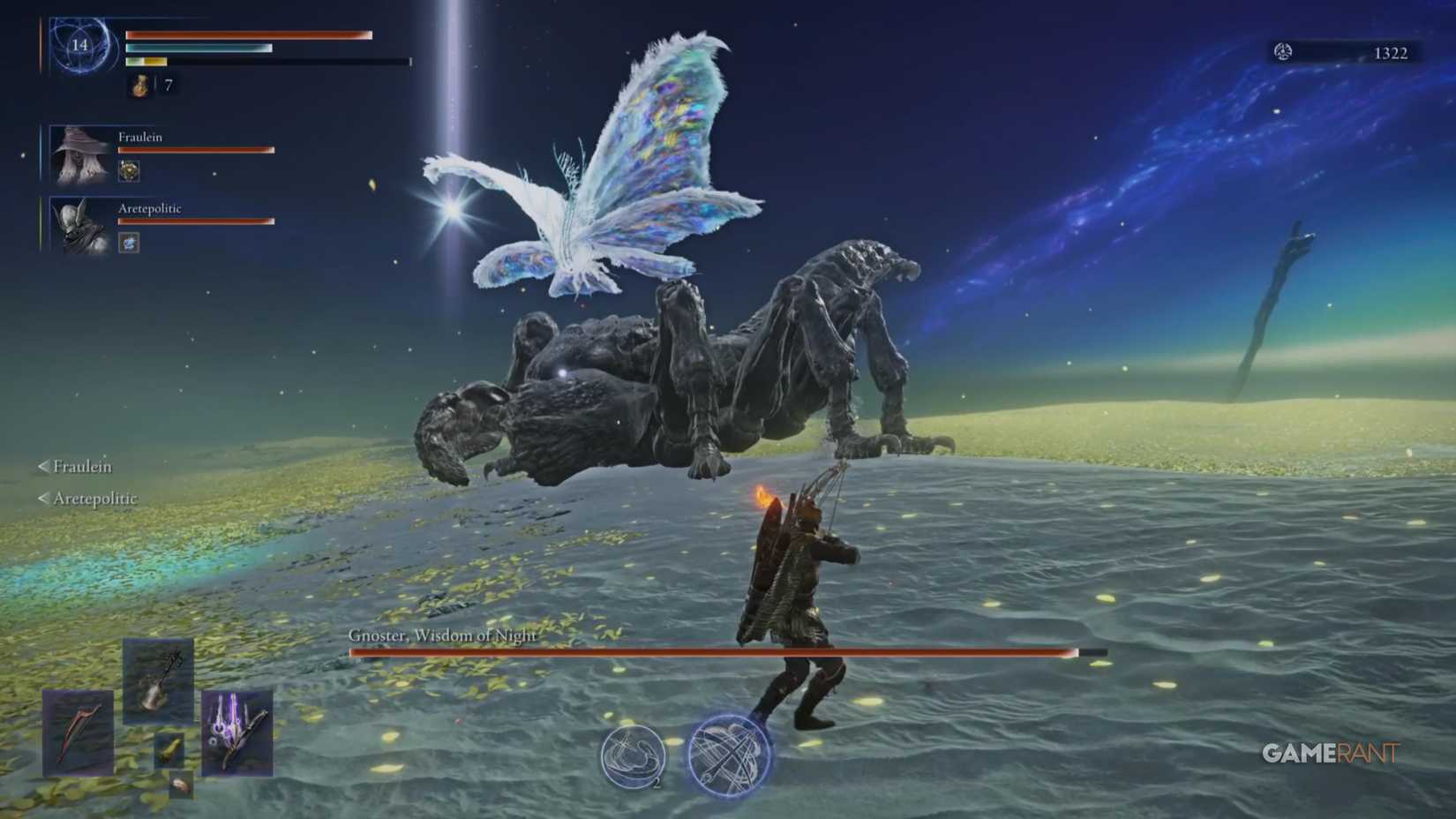This screenshot has width=1456, height=819.
Task: Select the Fraulein name label in the party list
Action: (x=139, y=138)
